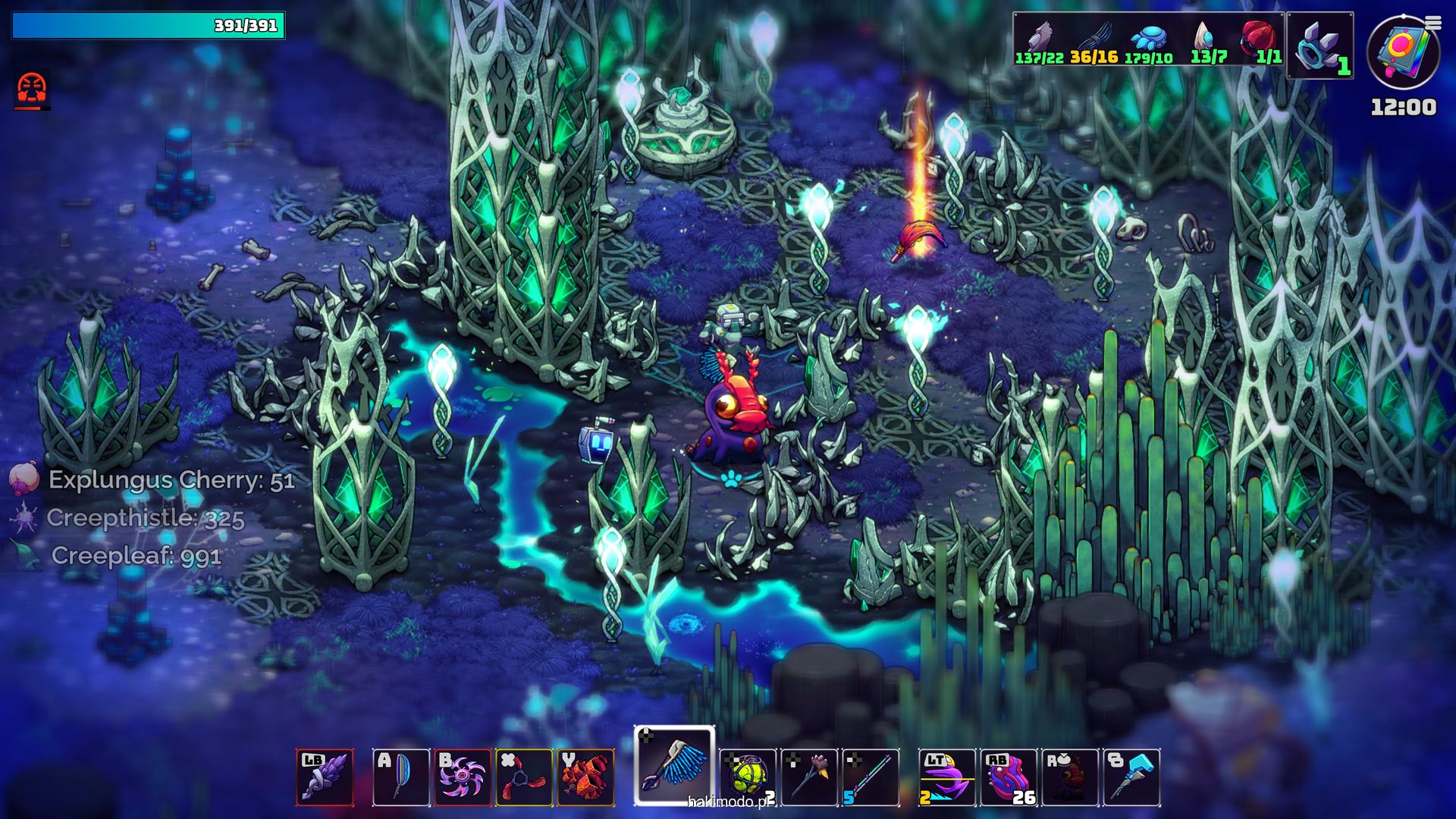1456x819 pixels.
Task: Select the Creepleaf resource entry
Action: coord(136,556)
